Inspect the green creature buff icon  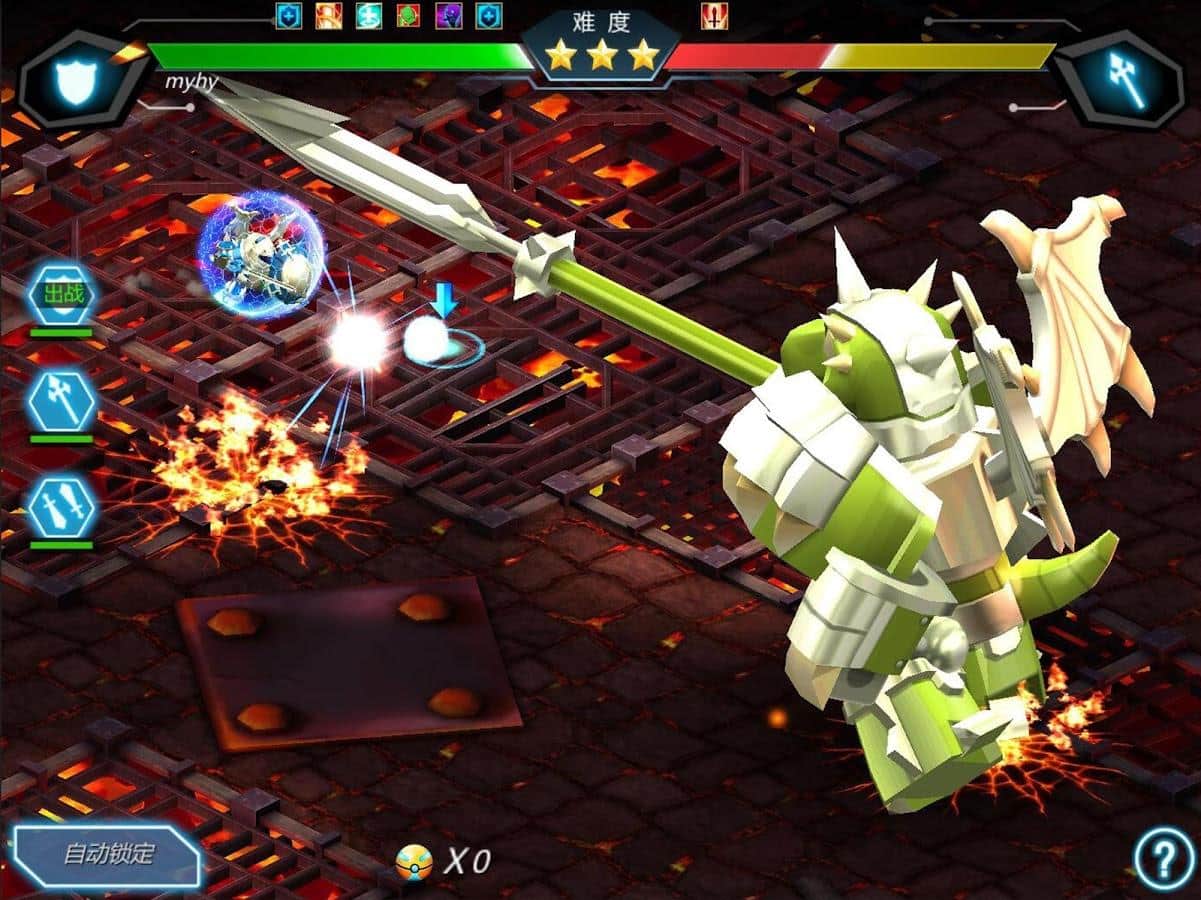click(409, 16)
